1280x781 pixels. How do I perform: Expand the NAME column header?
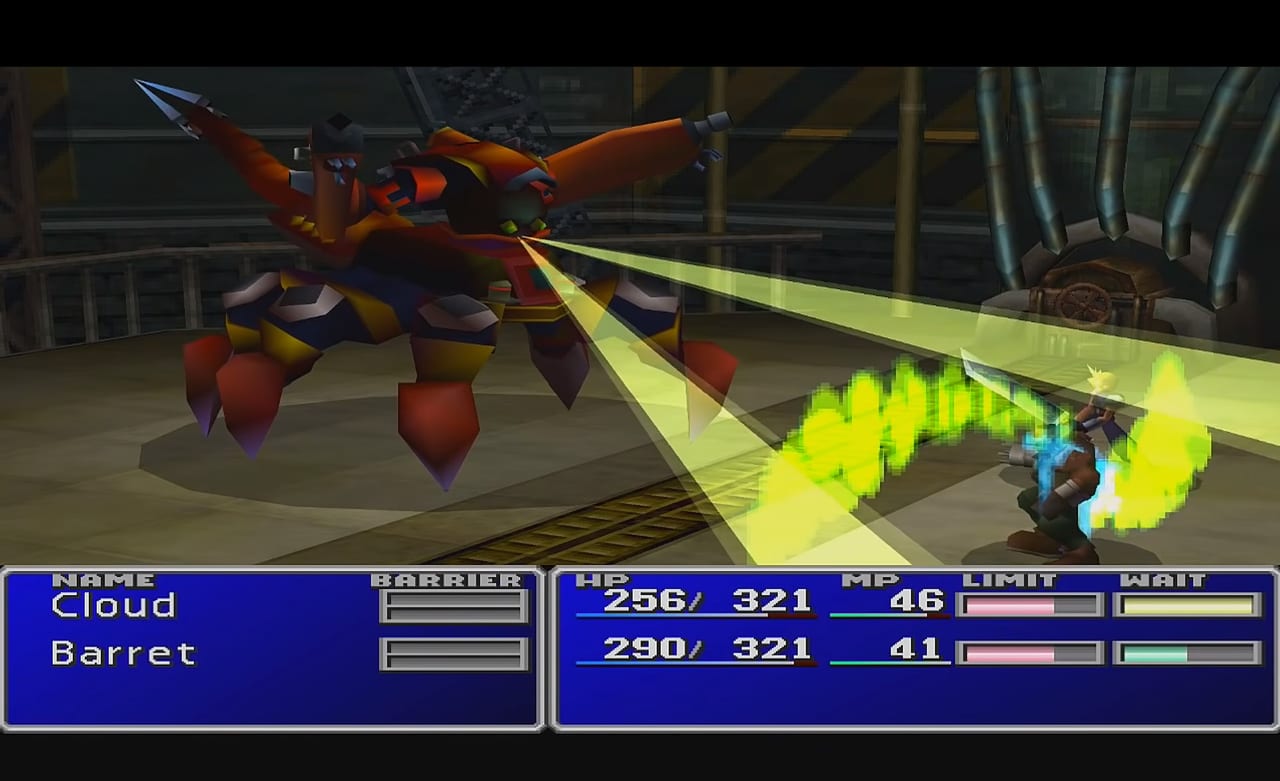pos(103,579)
